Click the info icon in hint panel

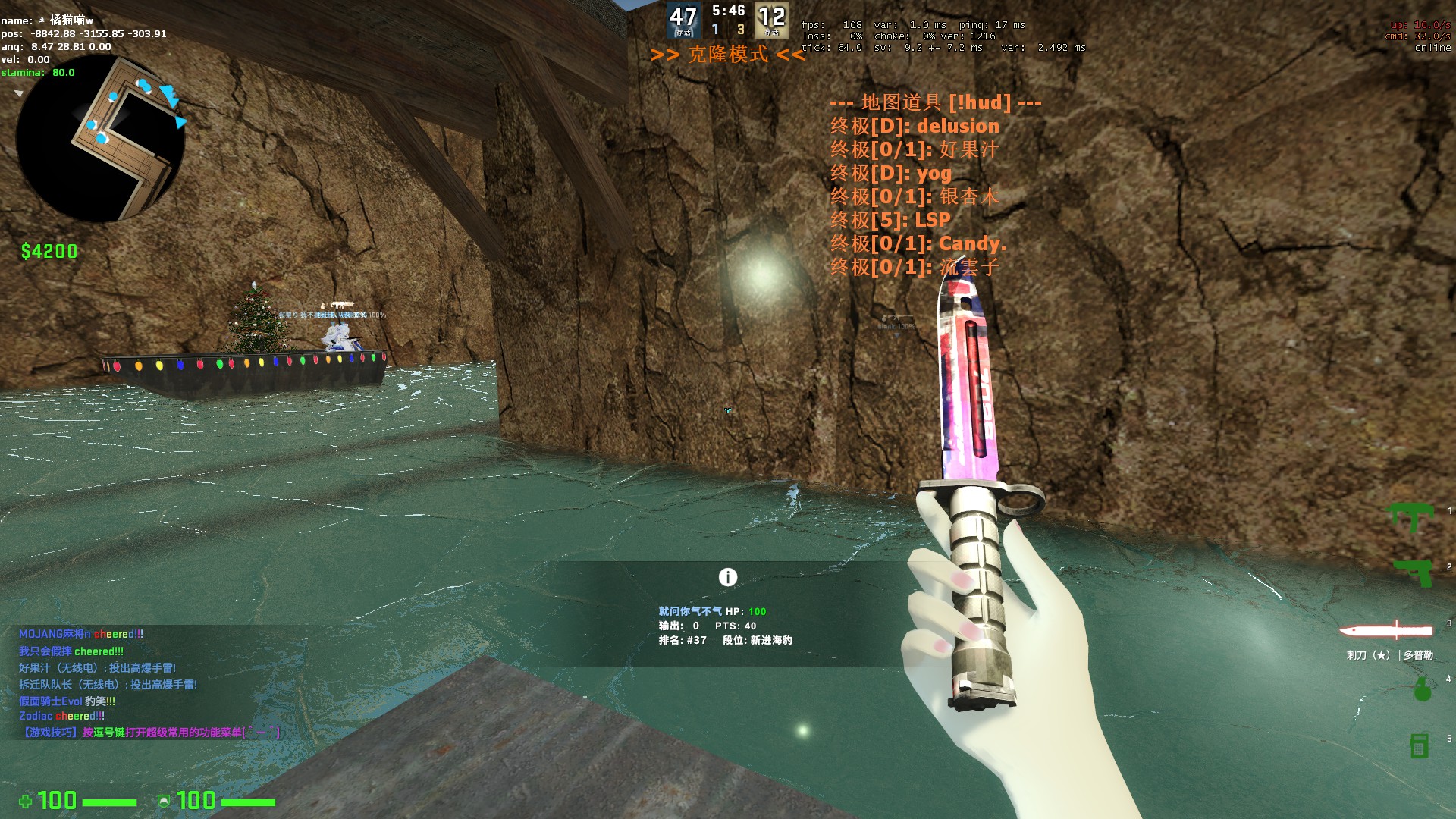(x=727, y=578)
